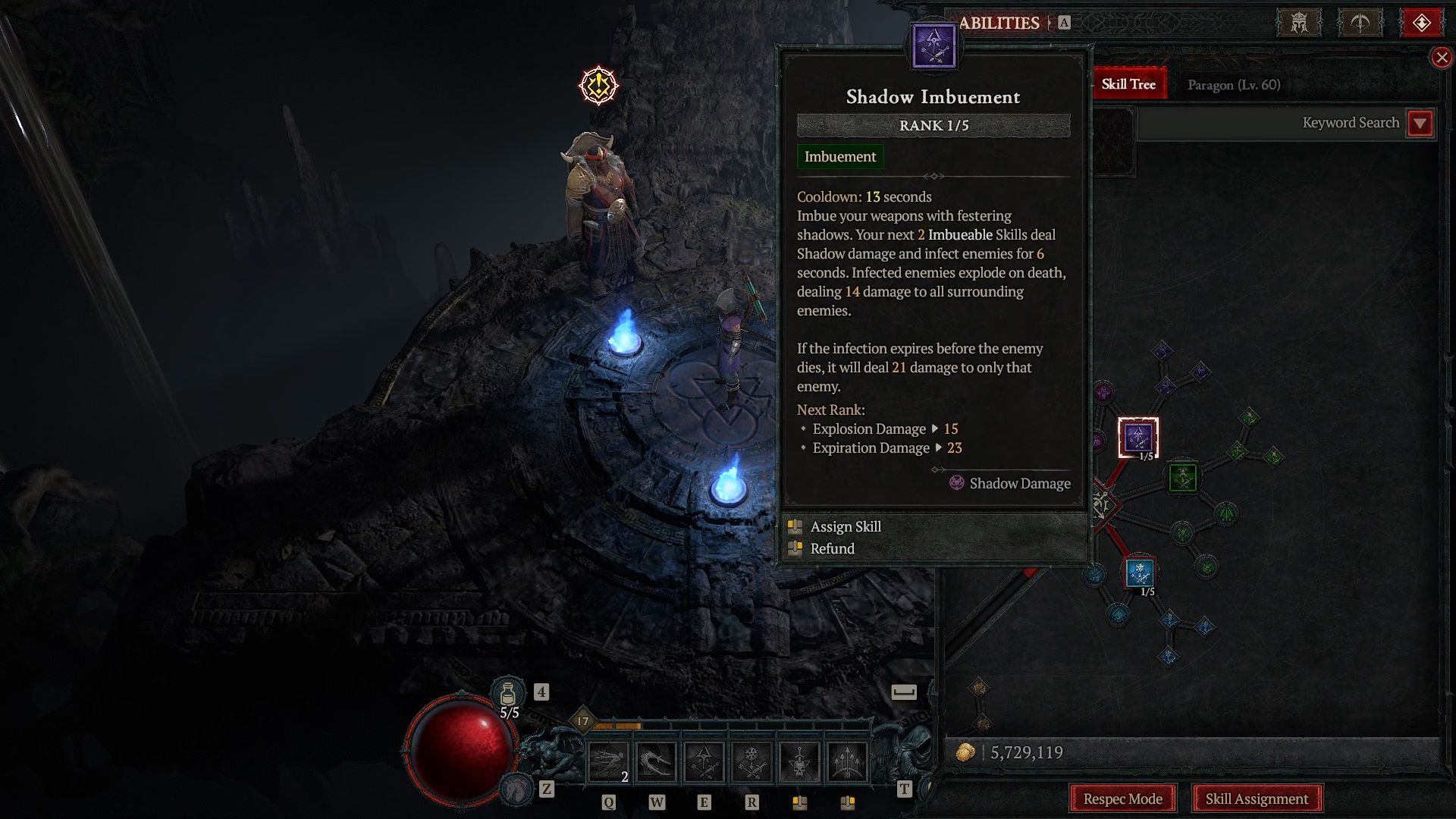This screenshot has width=1456, height=819.
Task: Activate the arrow volley hotbar skill
Action: (847, 762)
